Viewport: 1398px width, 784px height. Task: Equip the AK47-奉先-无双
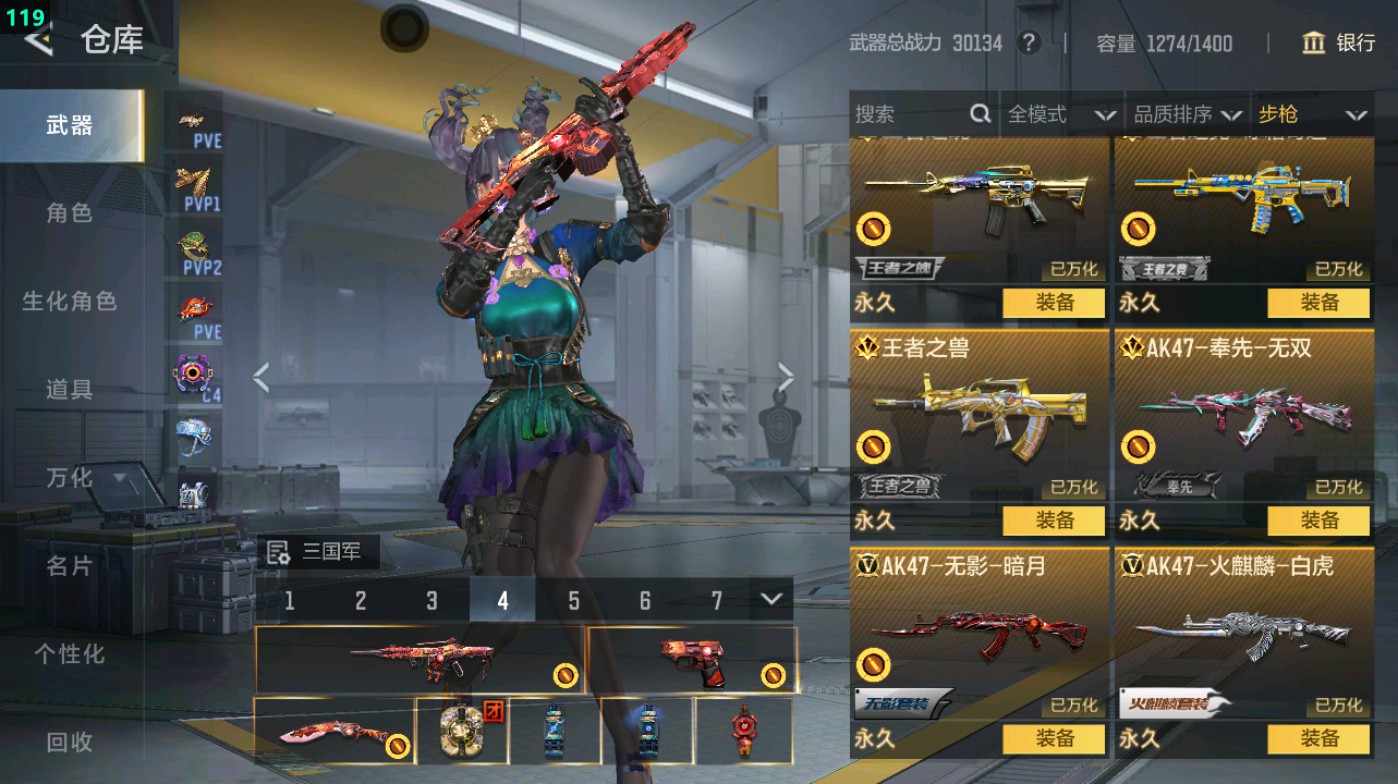click(1319, 521)
